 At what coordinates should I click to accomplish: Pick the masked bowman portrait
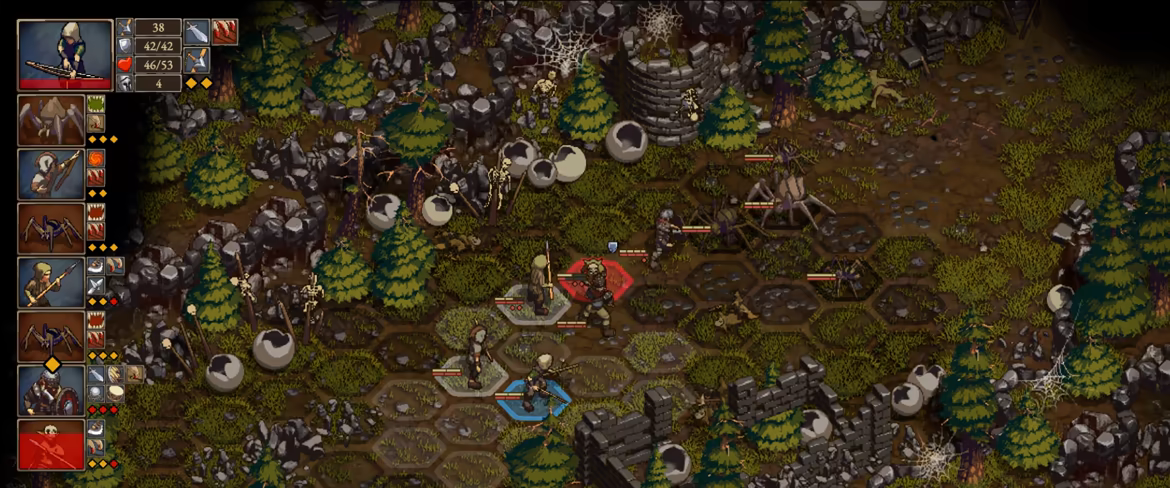[x=50, y=175]
